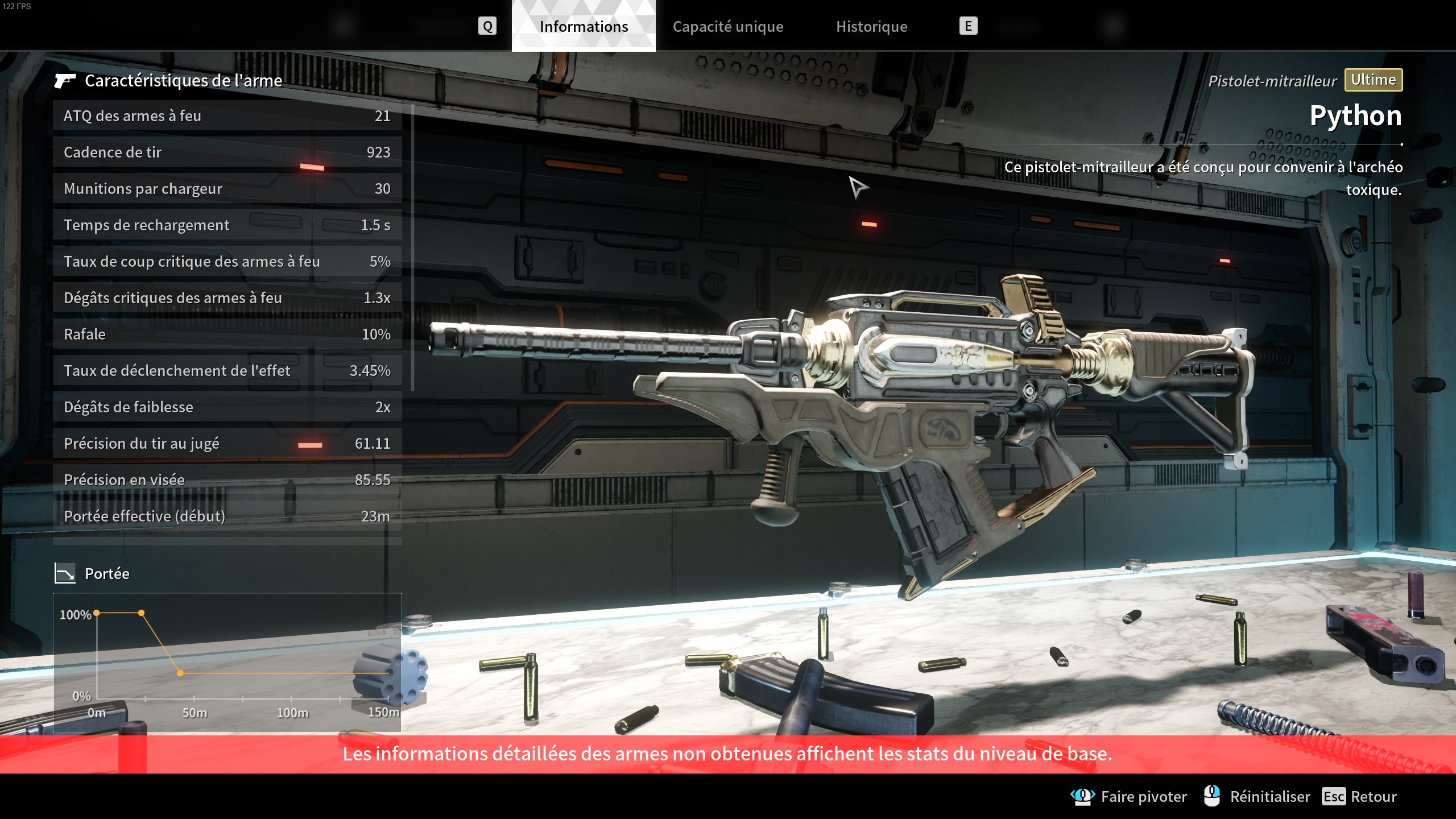Click the Munitions par chargeur row
Screen dimensions: 1456x819
point(227,189)
